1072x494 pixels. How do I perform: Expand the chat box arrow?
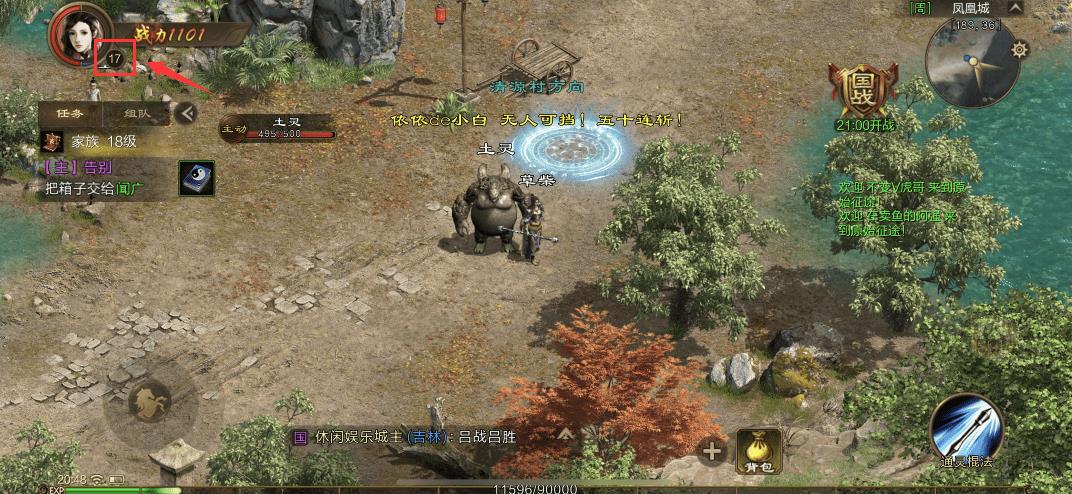565,435
